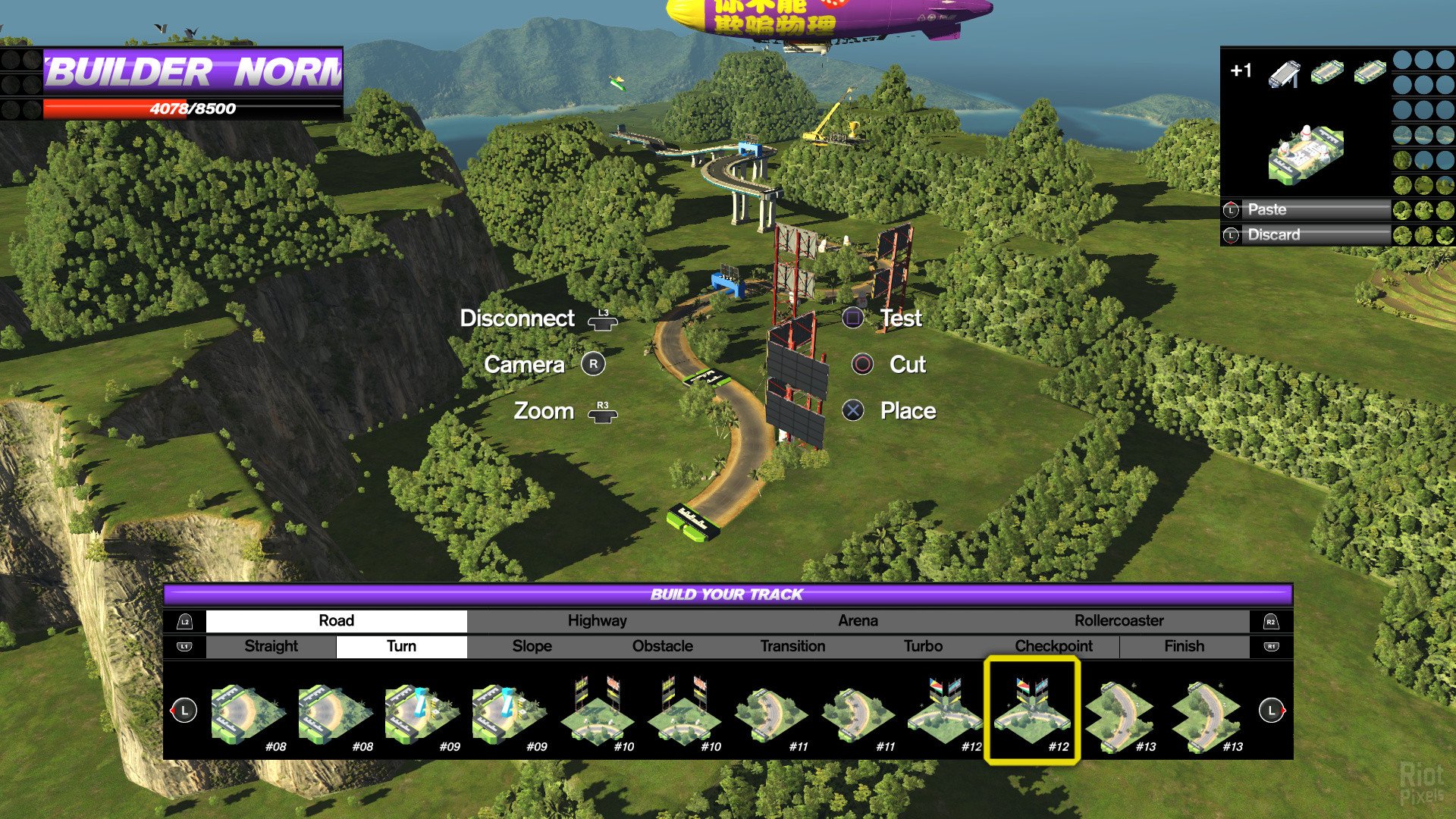
Task: Select the Finish subcategory tab
Action: (1184, 646)
